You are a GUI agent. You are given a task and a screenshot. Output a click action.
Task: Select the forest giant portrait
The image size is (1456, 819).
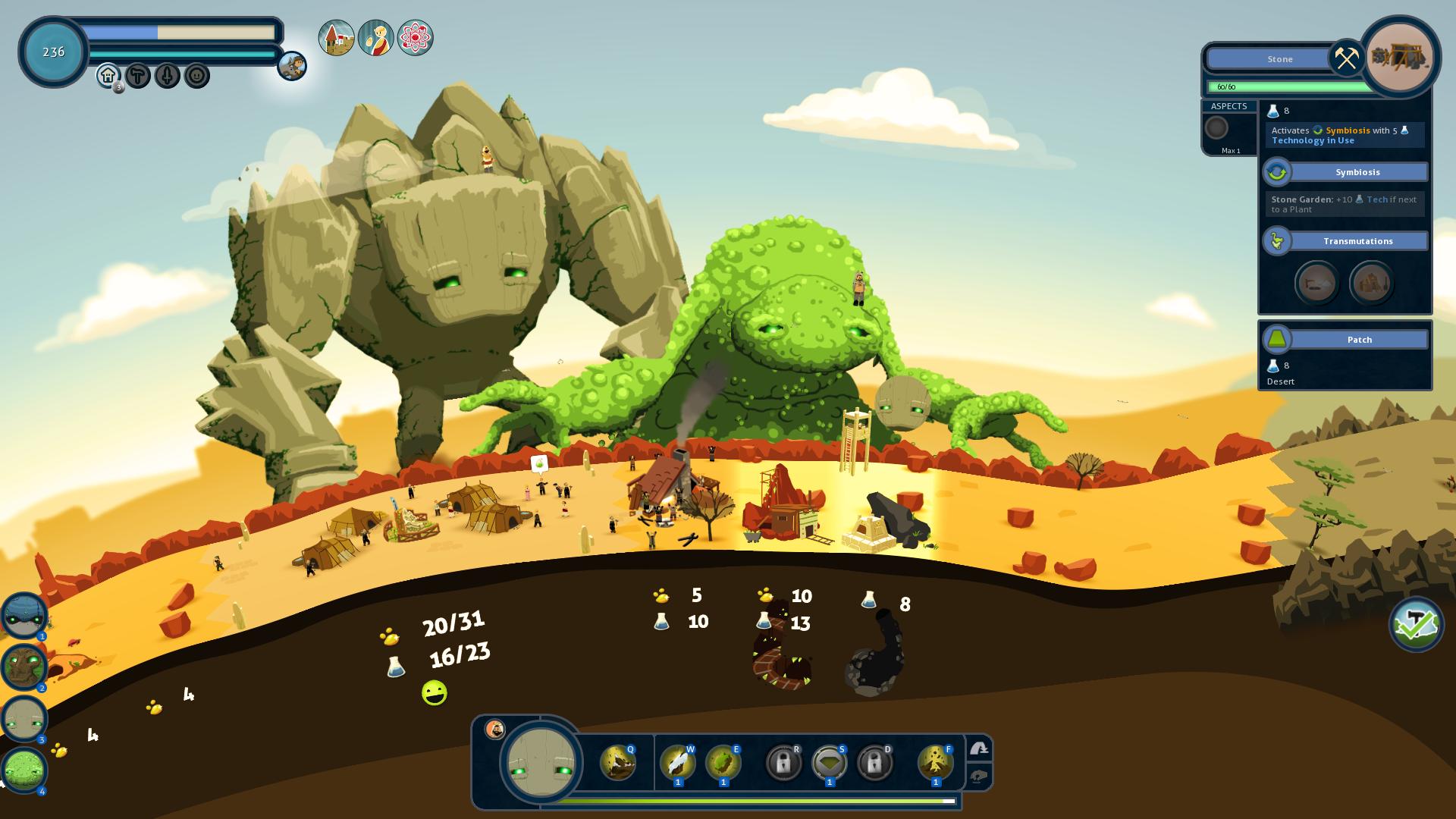[24, 667]
